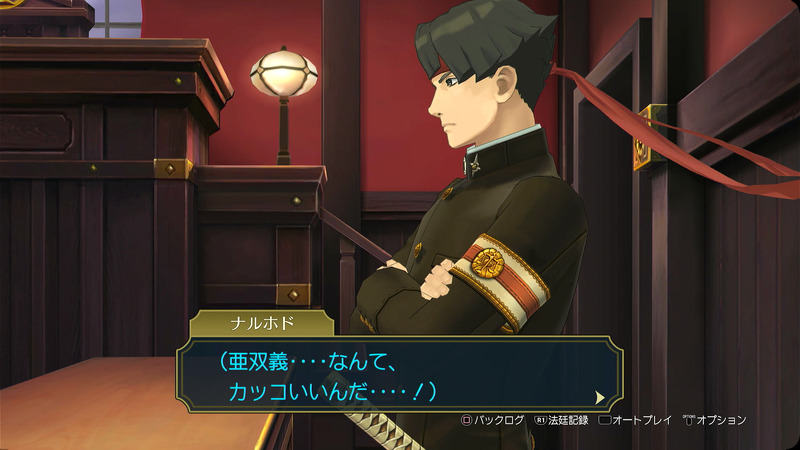Open the バックログ dialogue history
Viewport: 800px width, 450px height.
point(492,420)
